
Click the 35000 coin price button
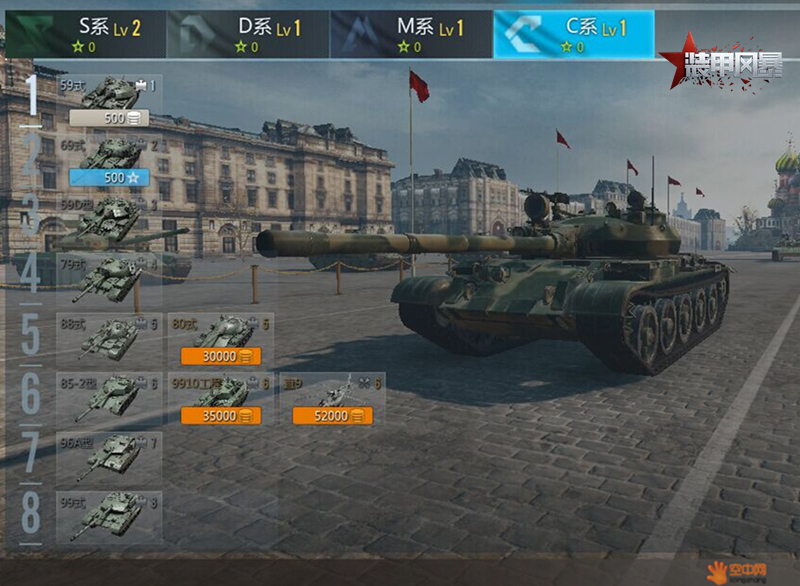pos(220,416)
